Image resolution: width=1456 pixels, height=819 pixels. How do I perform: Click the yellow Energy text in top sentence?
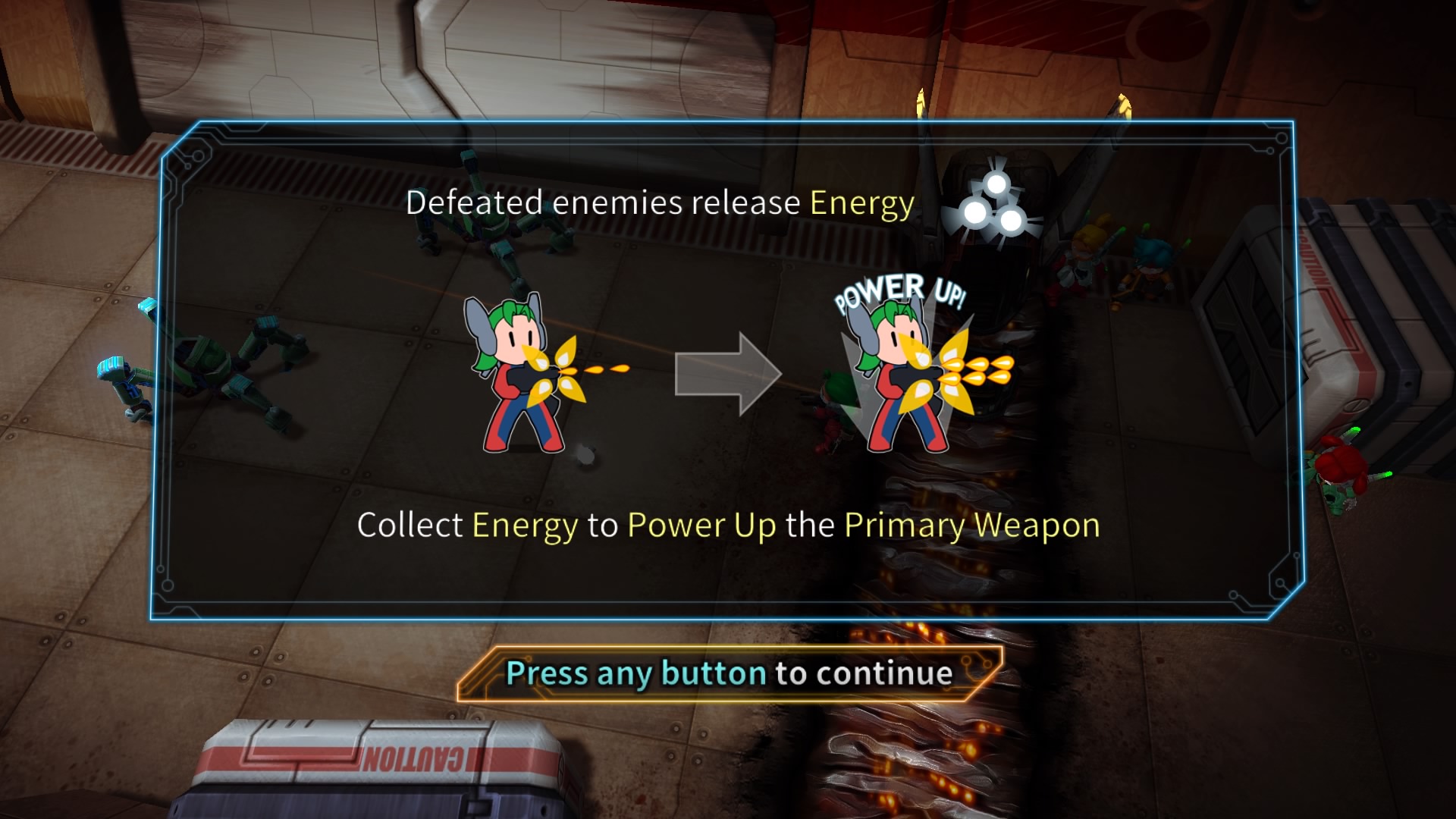click(x=861, y=202)
